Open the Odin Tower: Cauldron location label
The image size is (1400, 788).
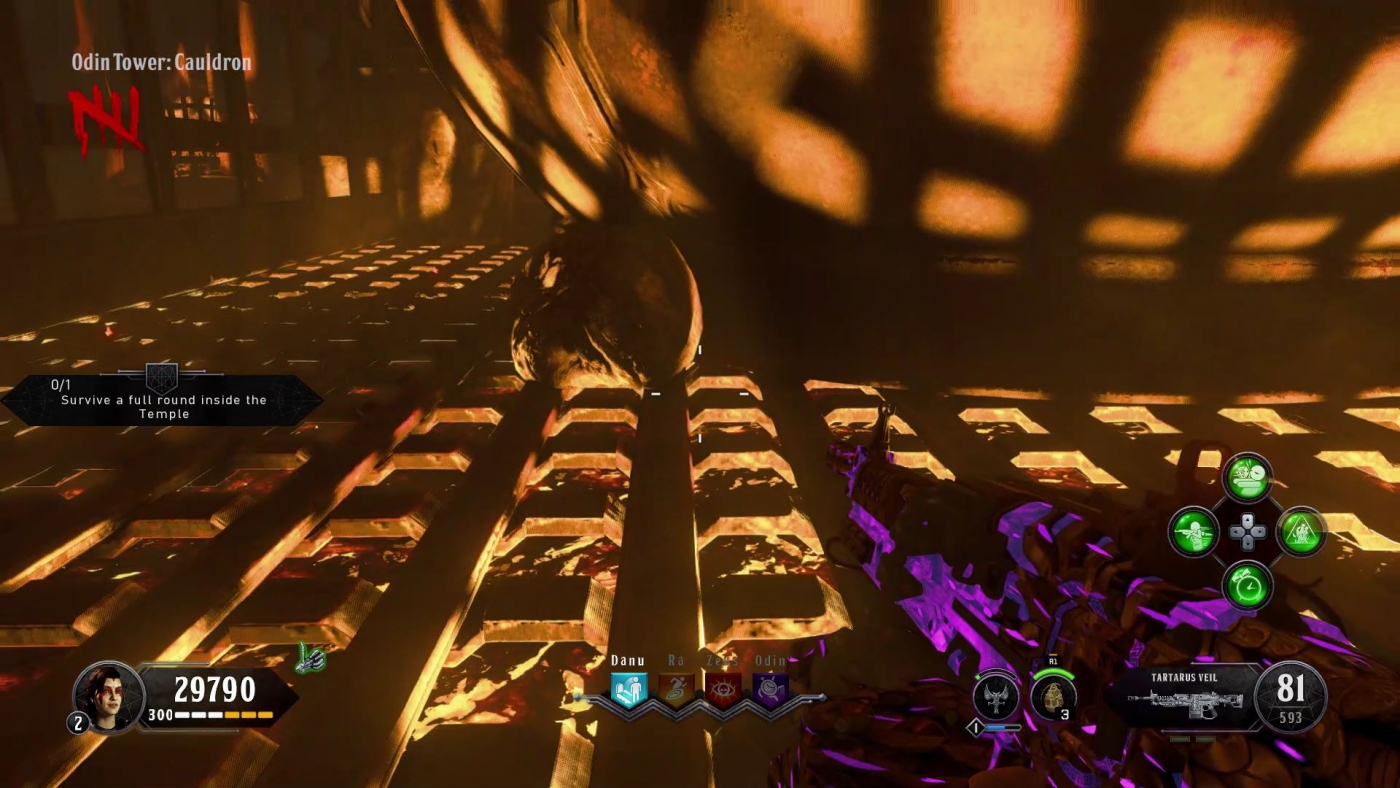160,62
